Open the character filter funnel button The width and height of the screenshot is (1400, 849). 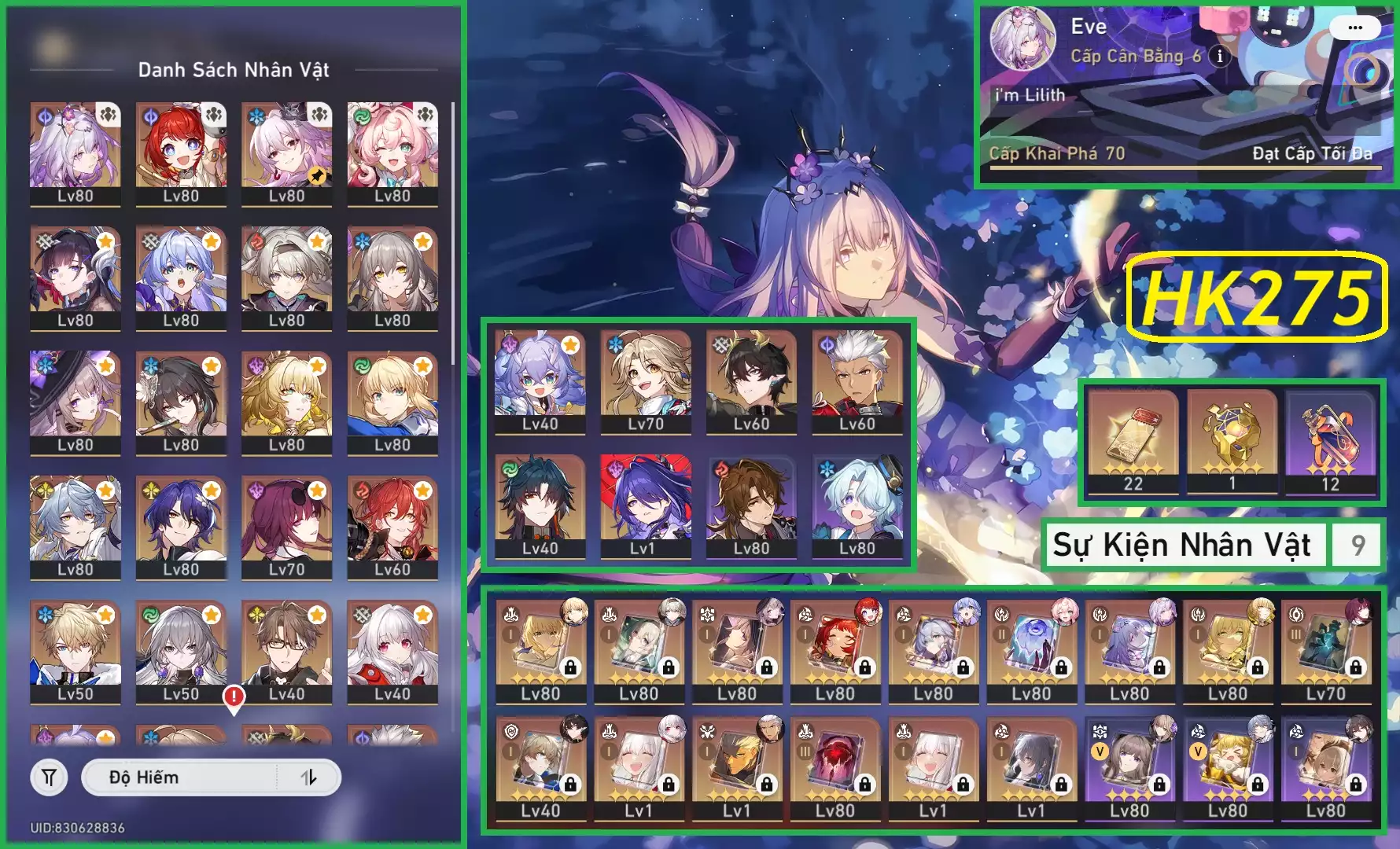pyautogui.click(x=49, y=777)
